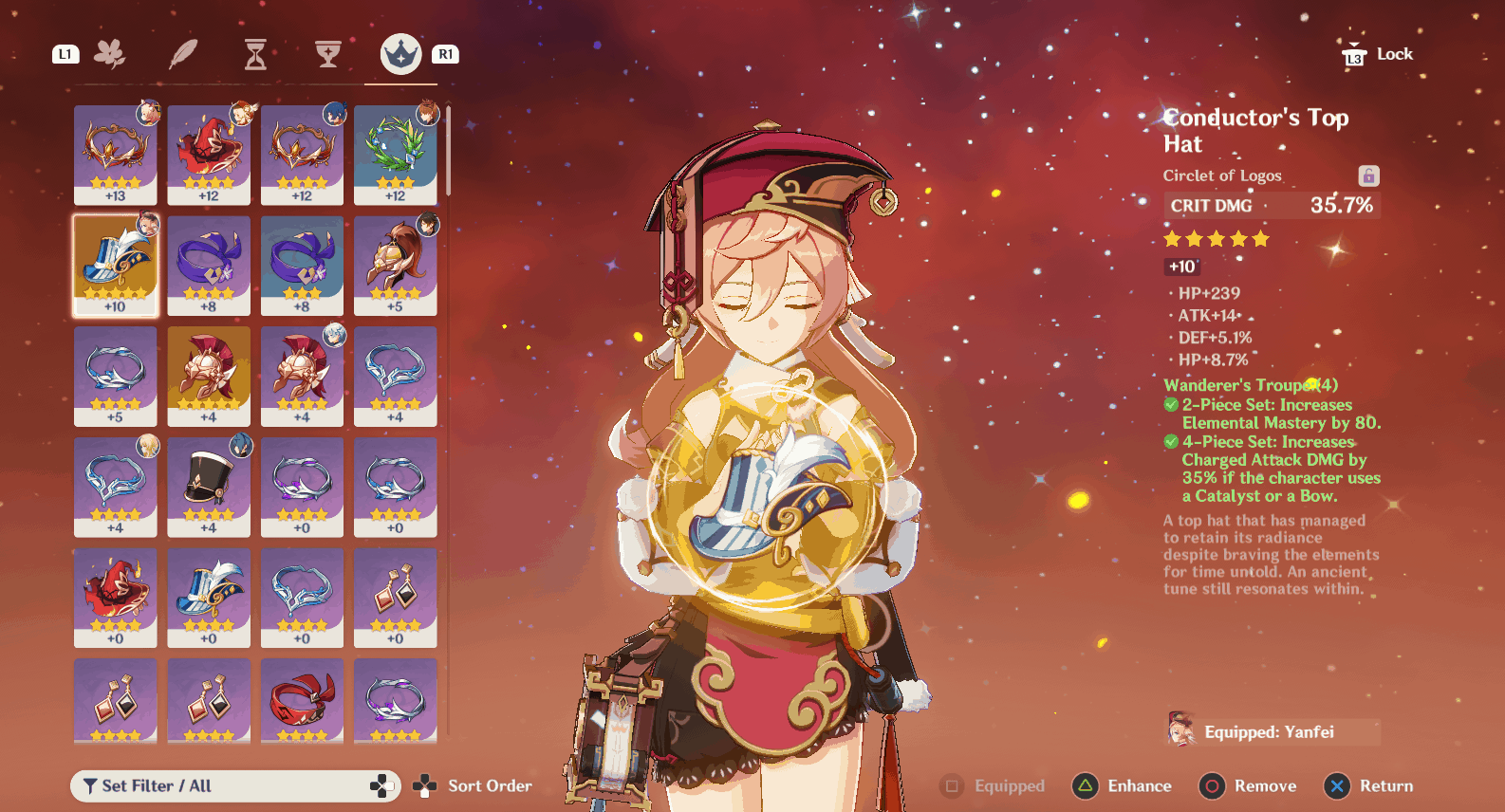This screenshot has width=1505, height=812.
Task: Select the +0 red witch hat artifact
Action: [115, 598]
